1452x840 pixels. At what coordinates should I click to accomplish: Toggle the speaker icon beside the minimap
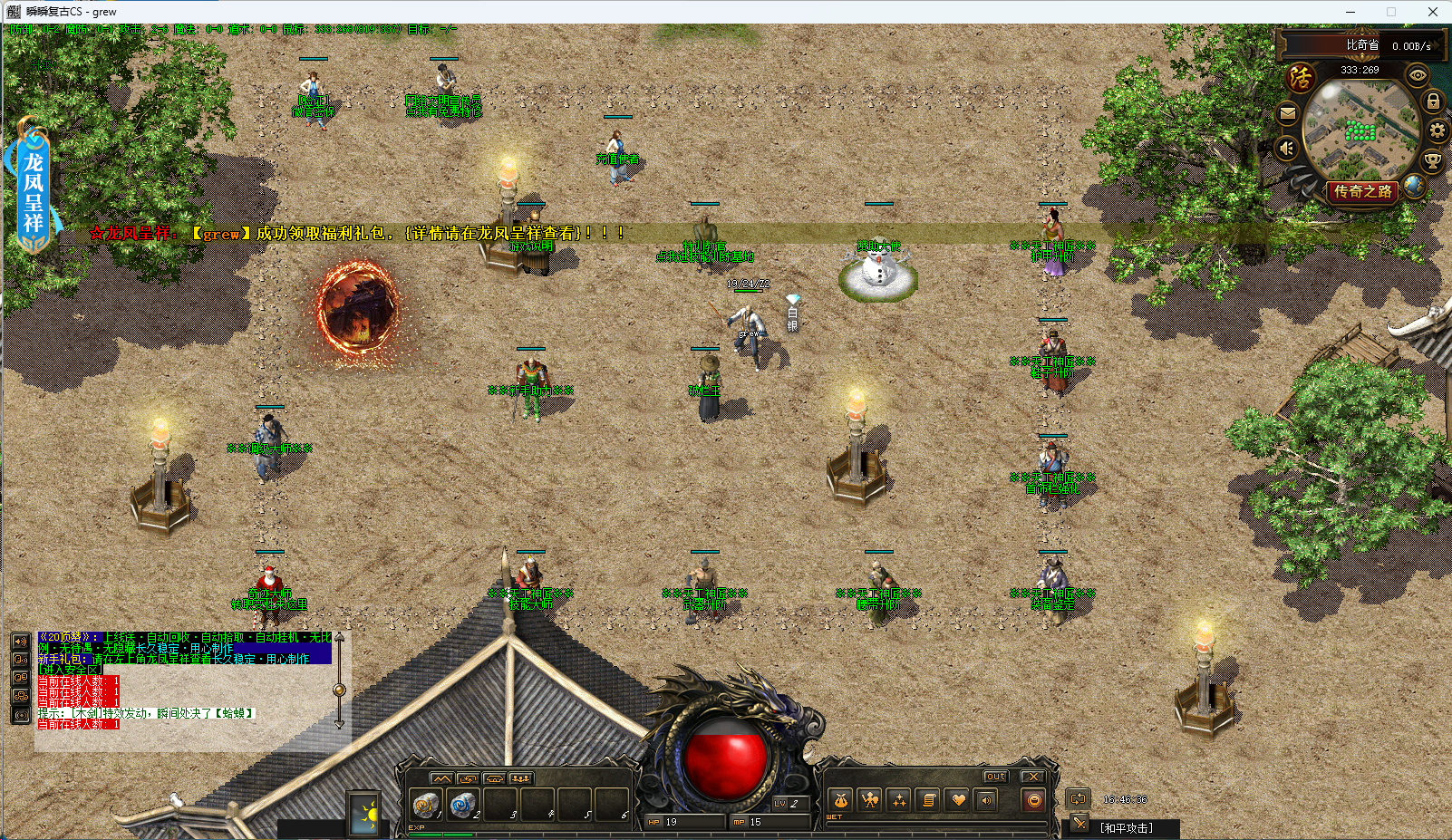coord(1287,148)
